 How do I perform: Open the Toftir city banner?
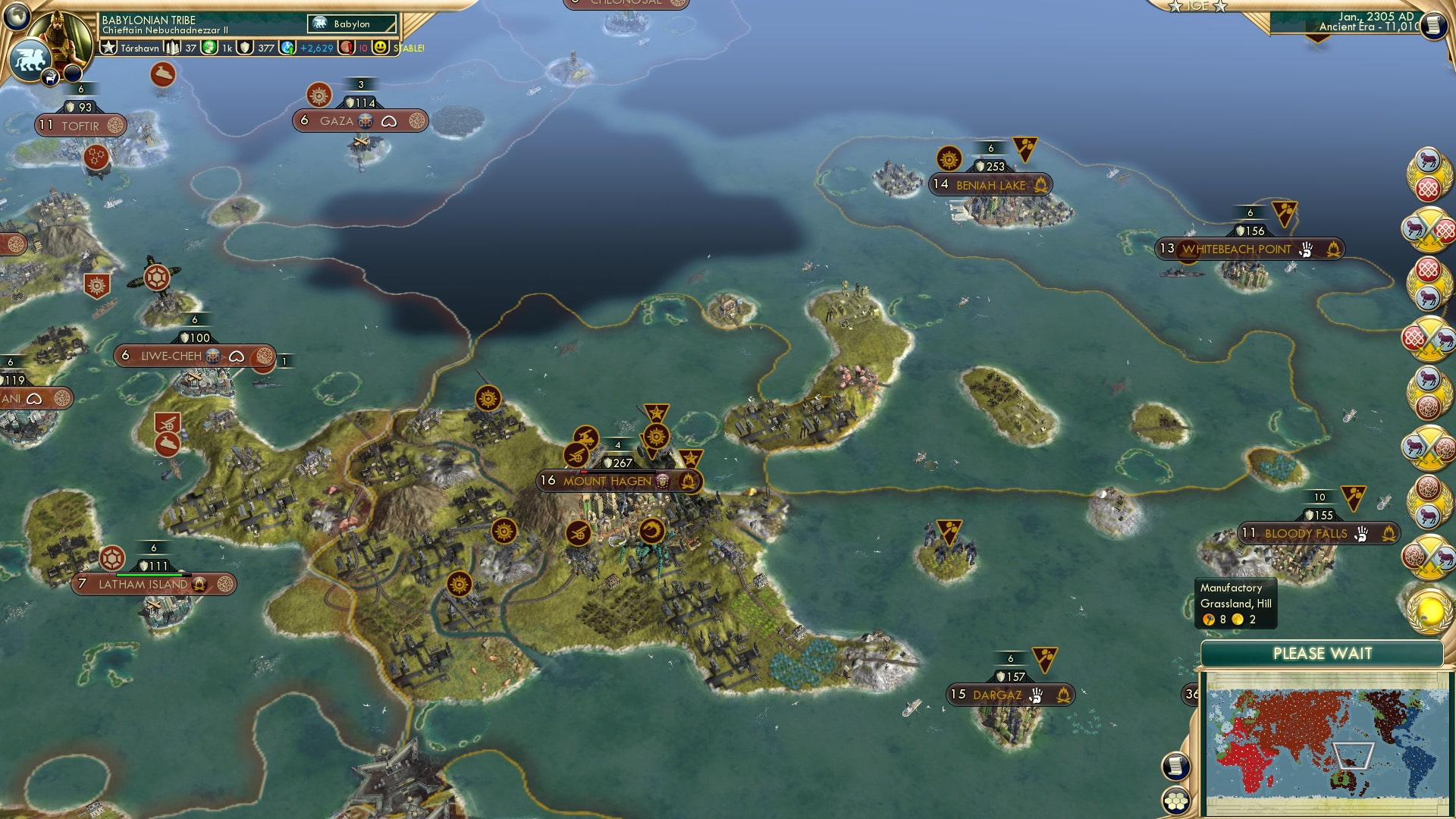click(x=80, y=125)
